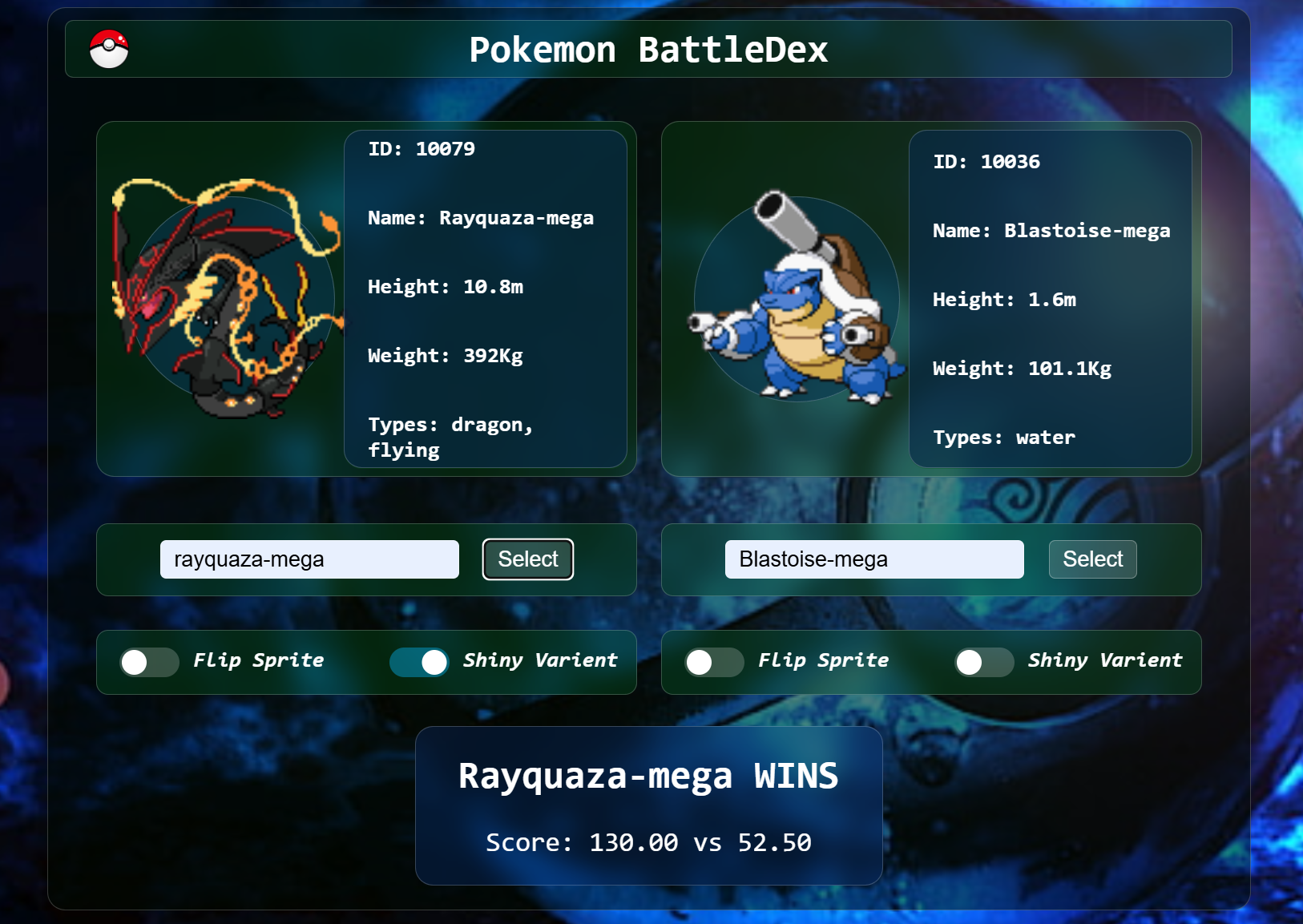Click the Score text showing 130.00 vs 52.50
This screenshot has height=924, width=1303.
point(648,842)
